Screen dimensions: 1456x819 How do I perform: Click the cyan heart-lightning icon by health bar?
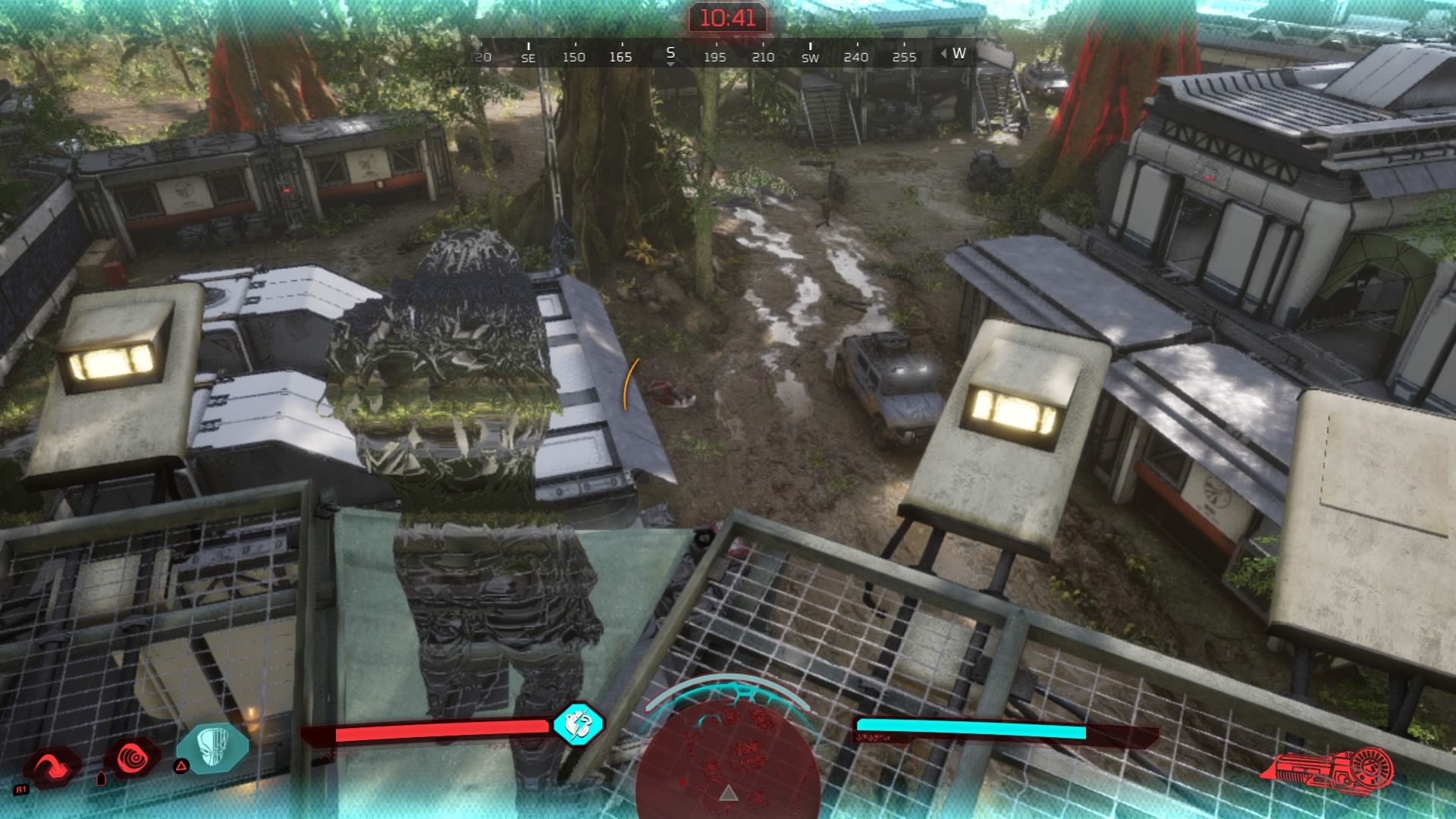tap(578, 723)
